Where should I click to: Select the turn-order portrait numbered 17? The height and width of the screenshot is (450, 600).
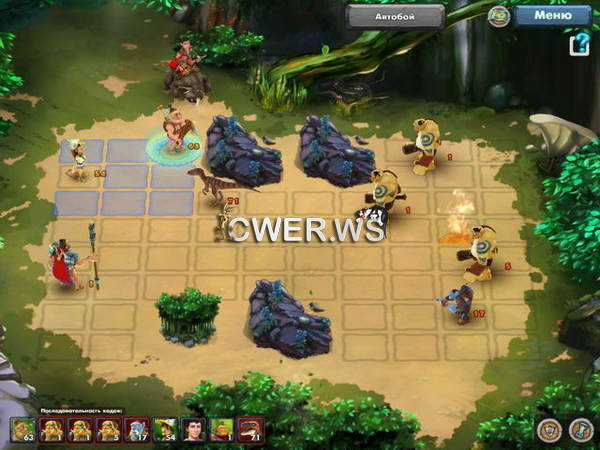[137, 430]
